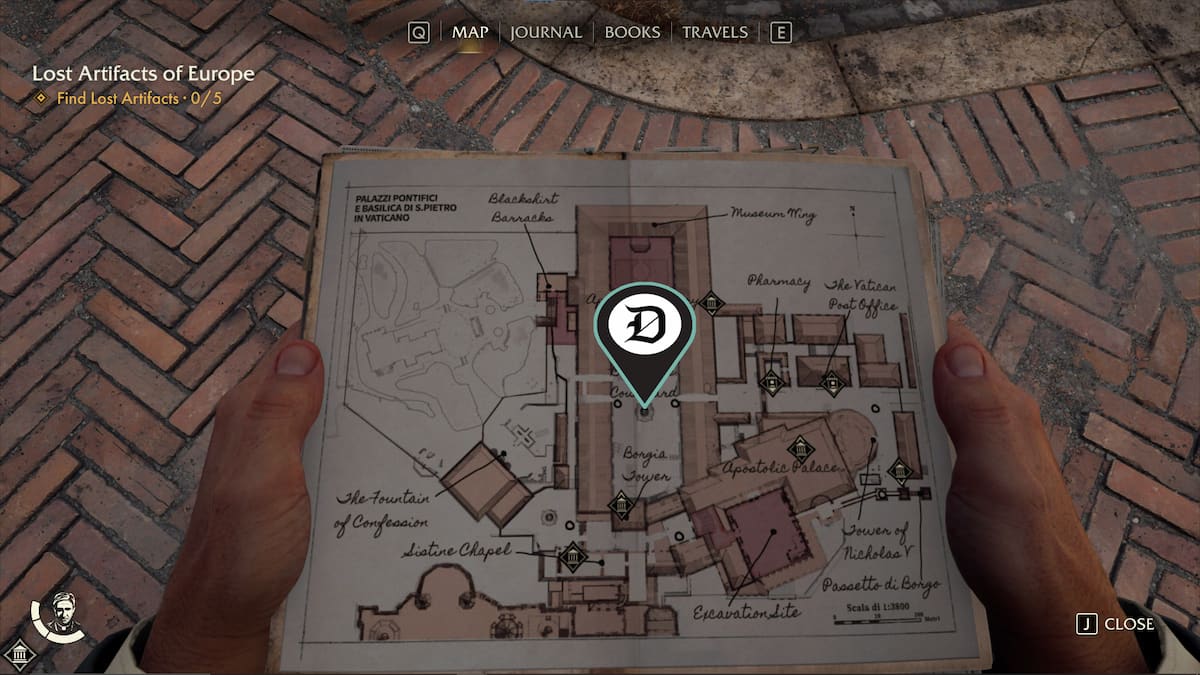Click the Pharmacy marker on the map
This screenshot has width=1200, height=675.
(770, 381)
